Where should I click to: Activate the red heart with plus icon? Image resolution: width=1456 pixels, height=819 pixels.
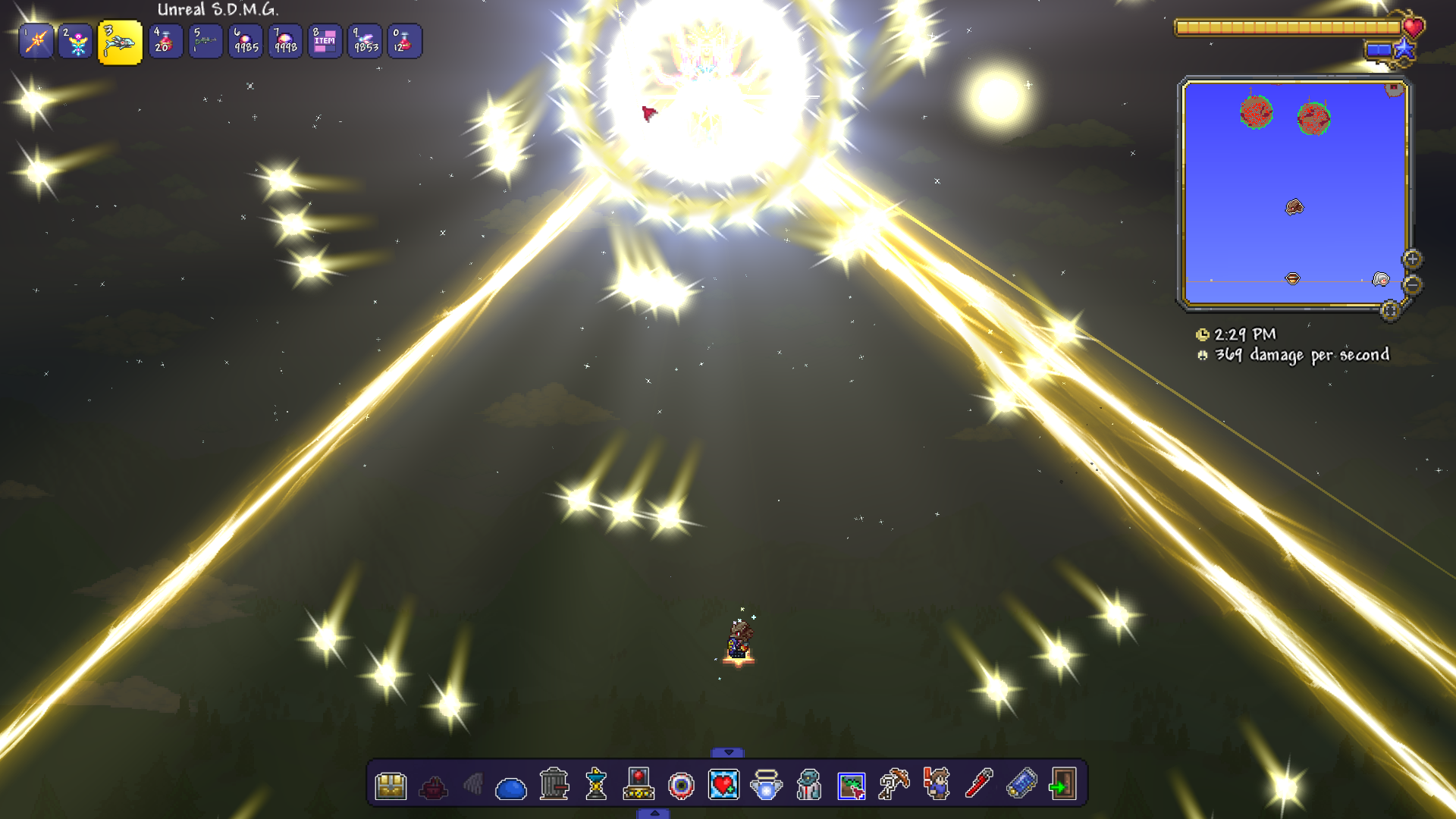723,785
